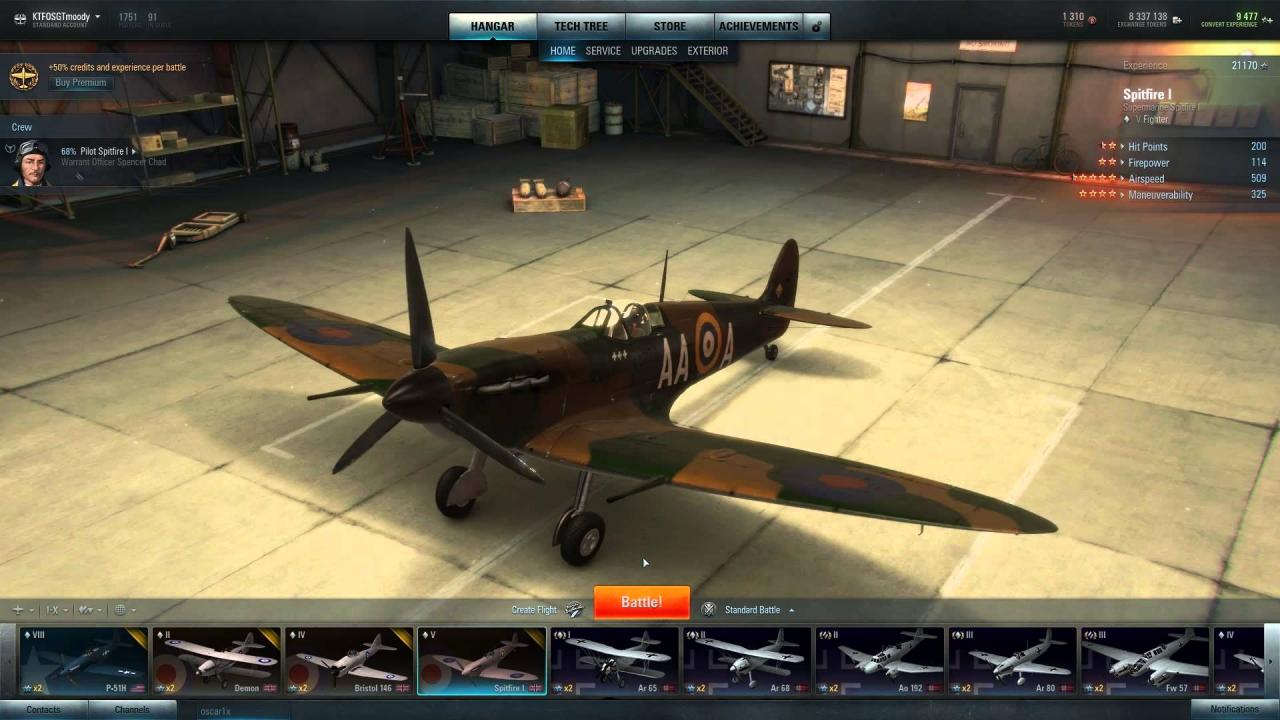
Task: Select the Spitfire I carousel thumbnail
Action: click(x=481, y=659)
